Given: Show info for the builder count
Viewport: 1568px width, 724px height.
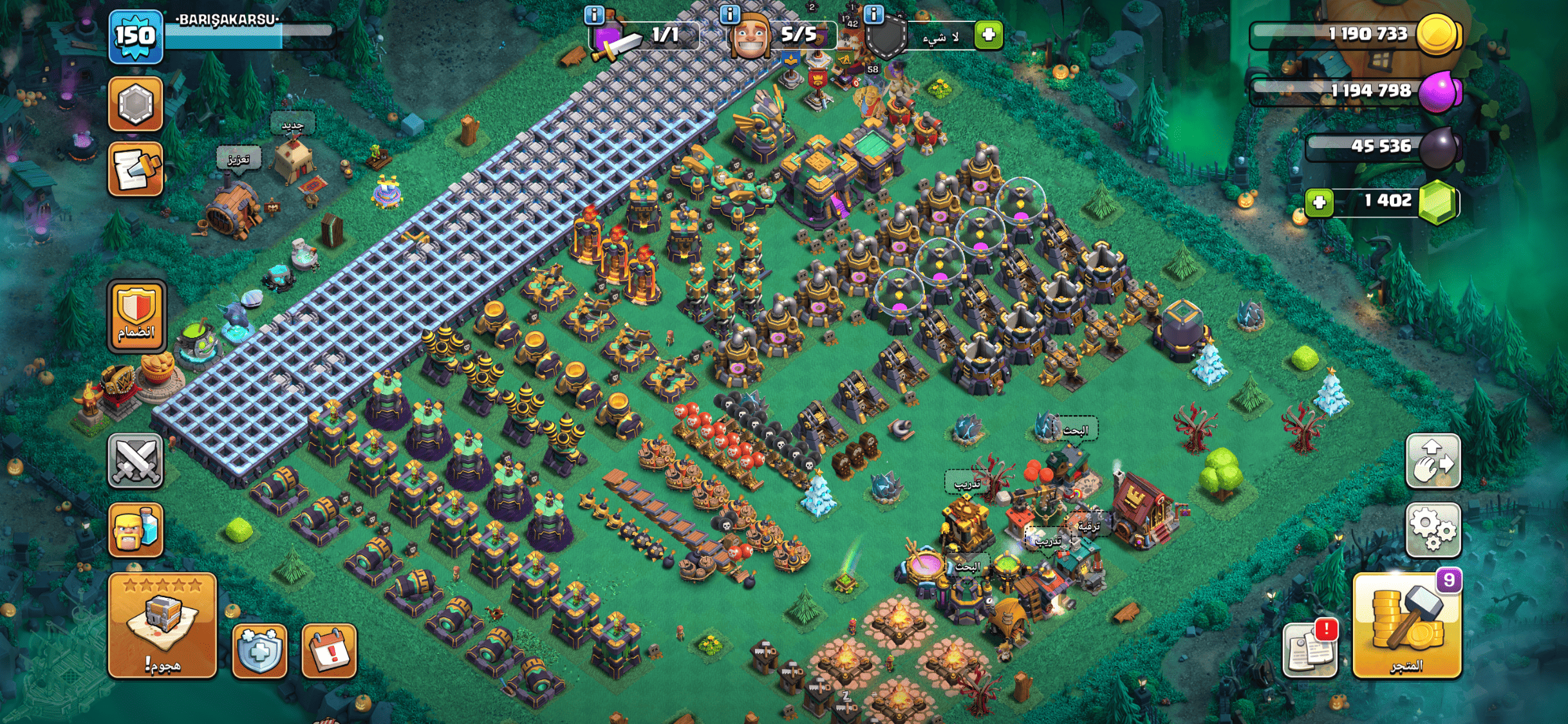Looking at the screenshot, I should [729, 15].
